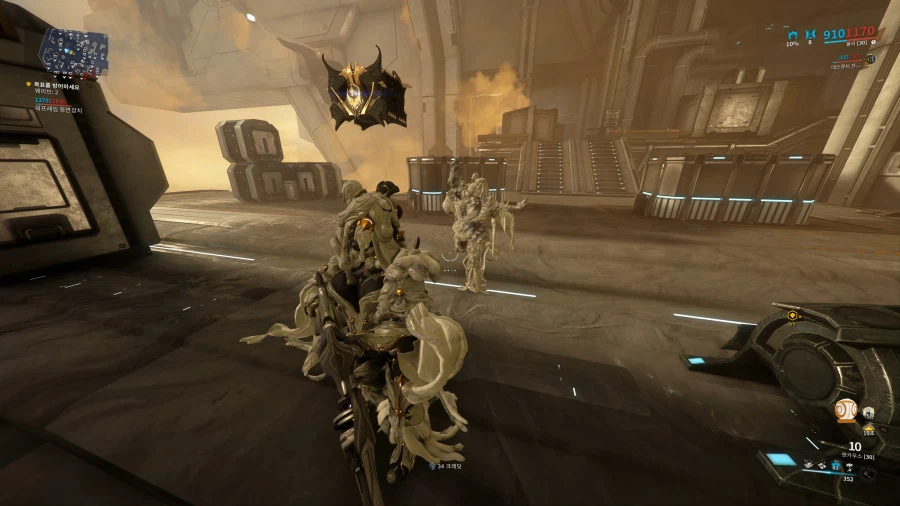Open the minimap in the corner
The width and height of the screenshot is (900, 506).
[x=74, y=51]
